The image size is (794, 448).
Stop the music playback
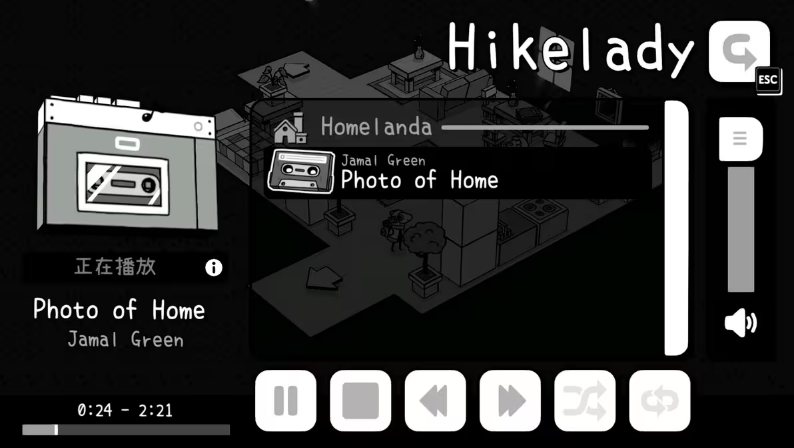(360, 401)
